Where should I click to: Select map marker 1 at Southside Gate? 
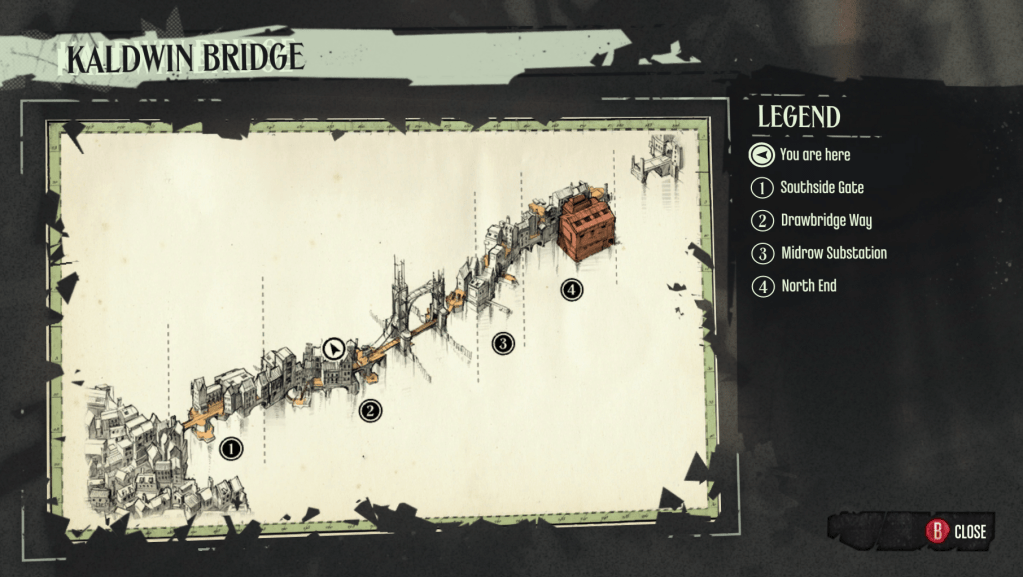pos(231,448)
